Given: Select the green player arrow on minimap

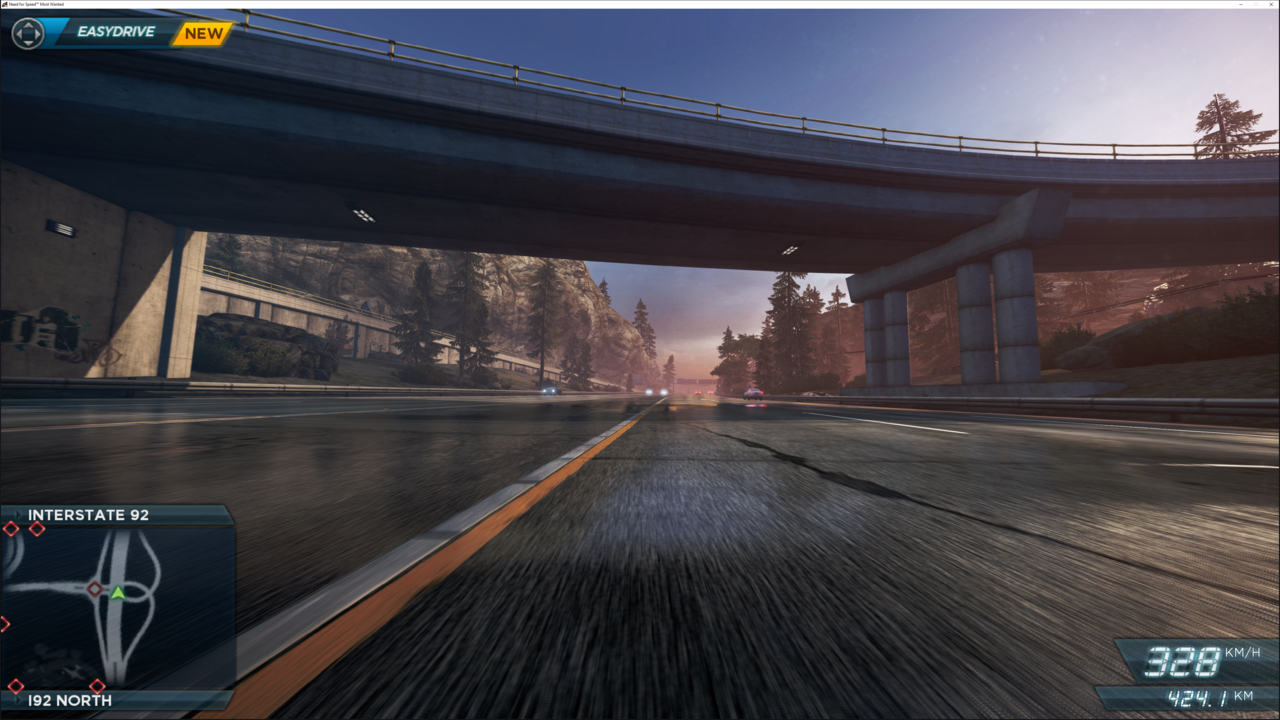Looking at the screenshot, I should [x=118, y=595].
